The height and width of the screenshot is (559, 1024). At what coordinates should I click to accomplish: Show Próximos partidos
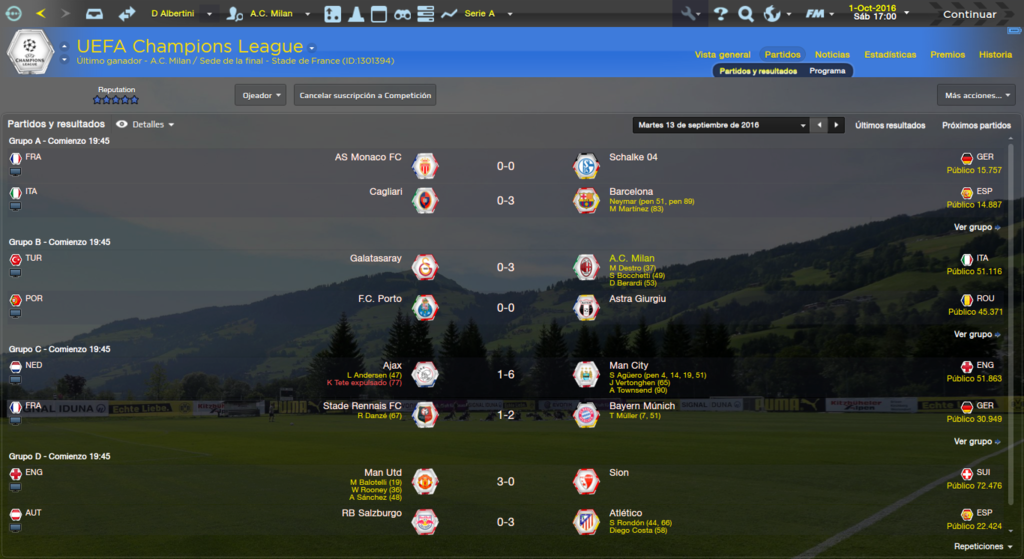point(976,125)
